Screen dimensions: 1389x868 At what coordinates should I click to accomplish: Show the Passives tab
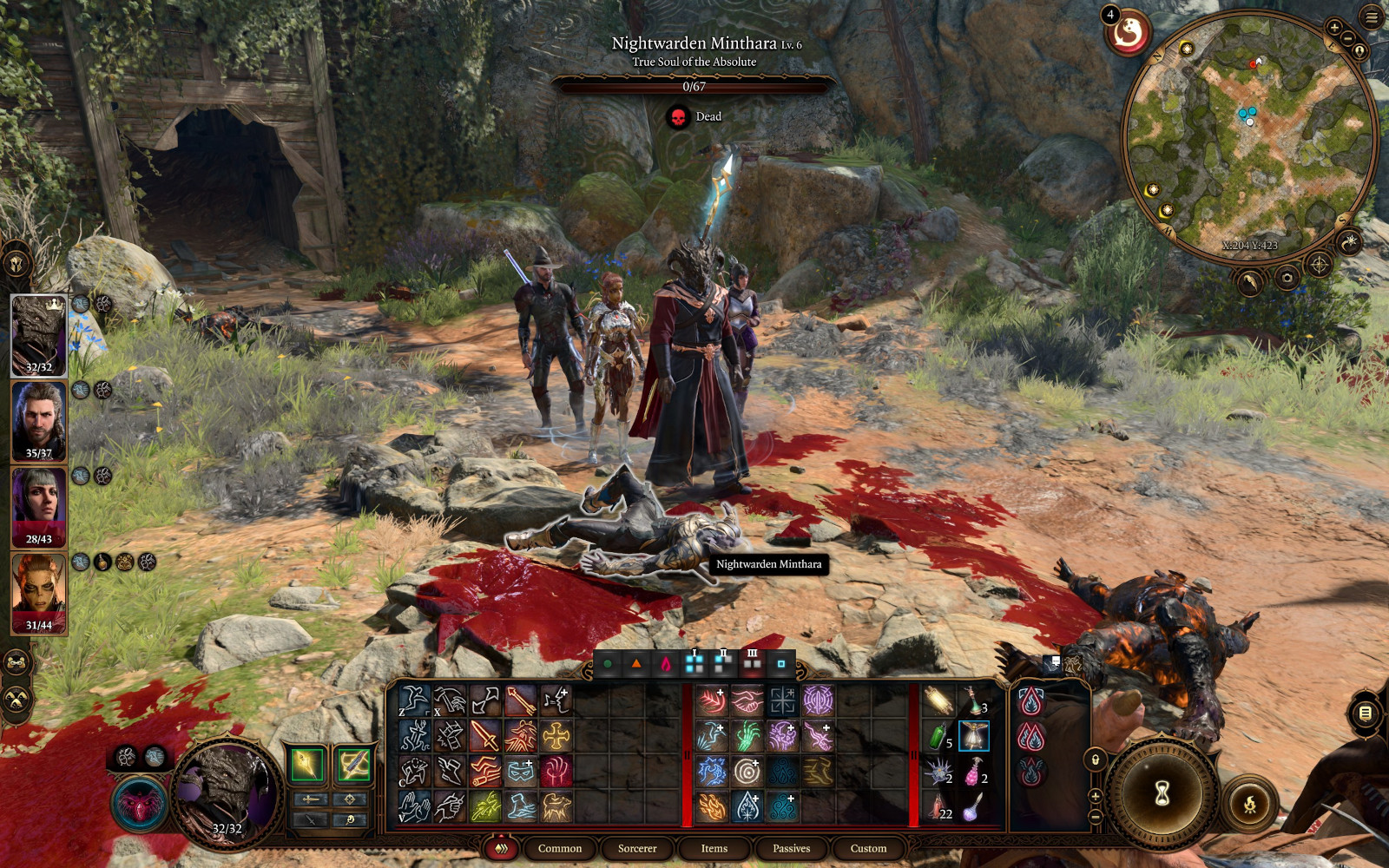tap(791, 848)
